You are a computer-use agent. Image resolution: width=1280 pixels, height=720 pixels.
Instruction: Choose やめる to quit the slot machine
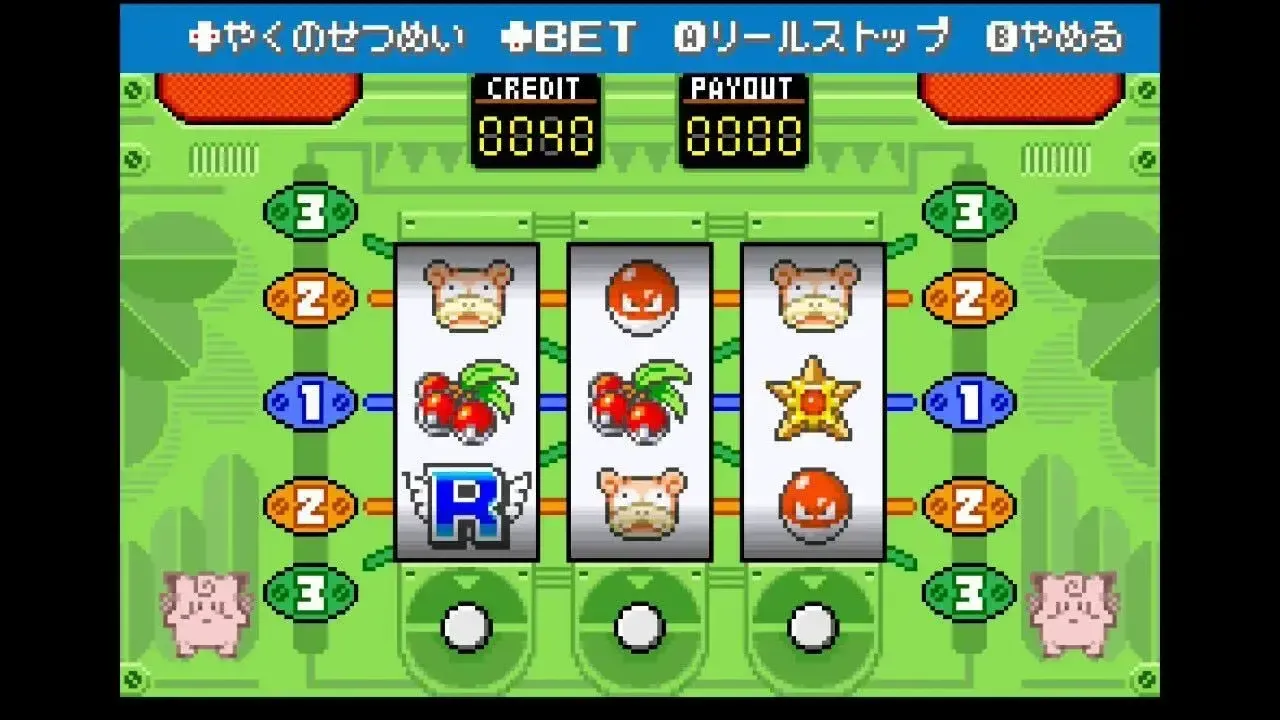click(x=1055, y=33)
